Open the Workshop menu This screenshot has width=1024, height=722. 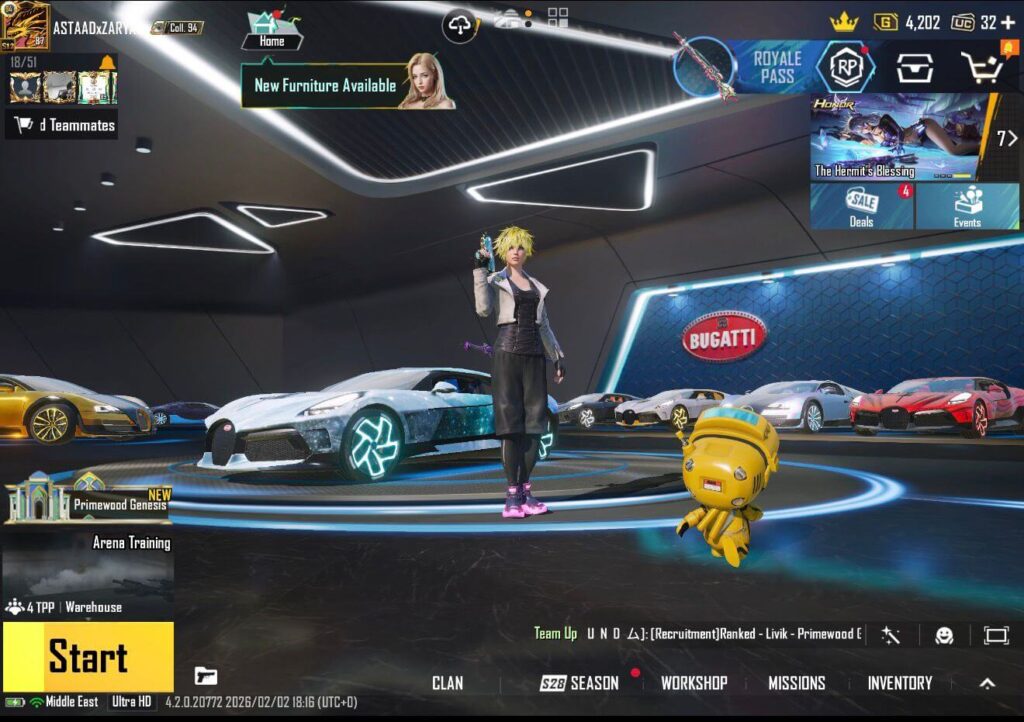693,683
